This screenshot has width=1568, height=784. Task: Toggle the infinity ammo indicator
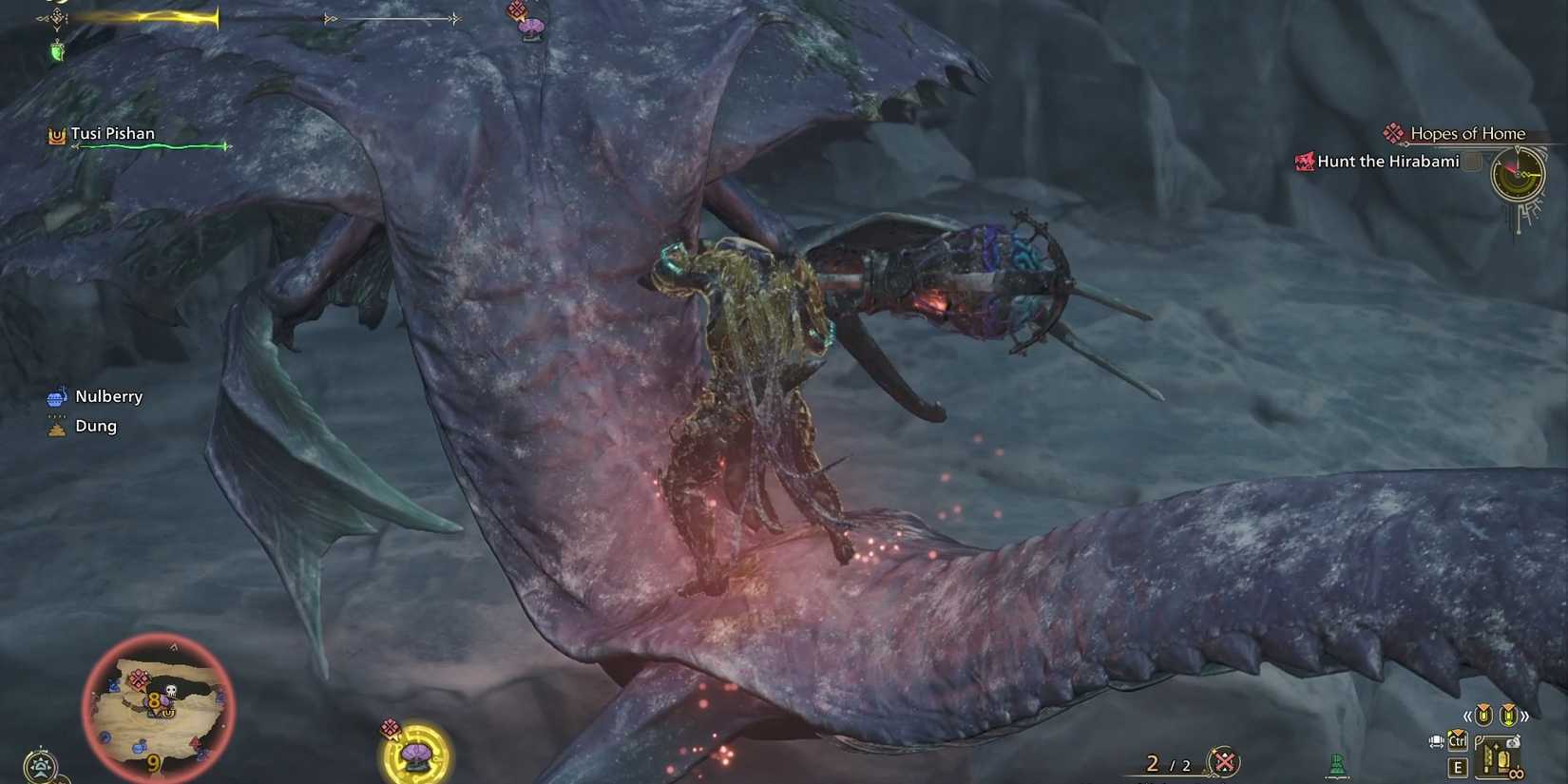(x=1517, y=774)
